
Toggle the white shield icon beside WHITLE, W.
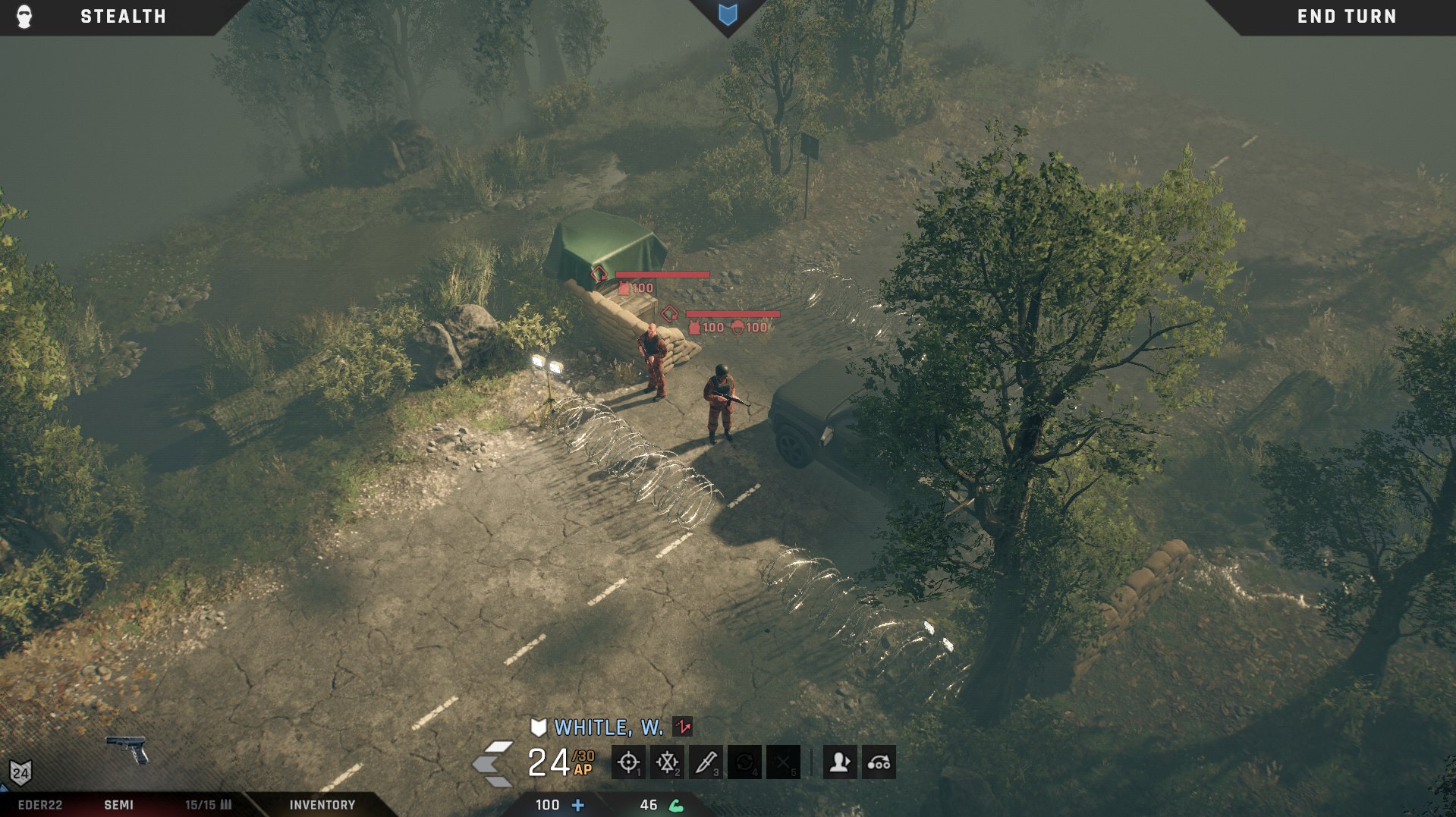(538, 728)
